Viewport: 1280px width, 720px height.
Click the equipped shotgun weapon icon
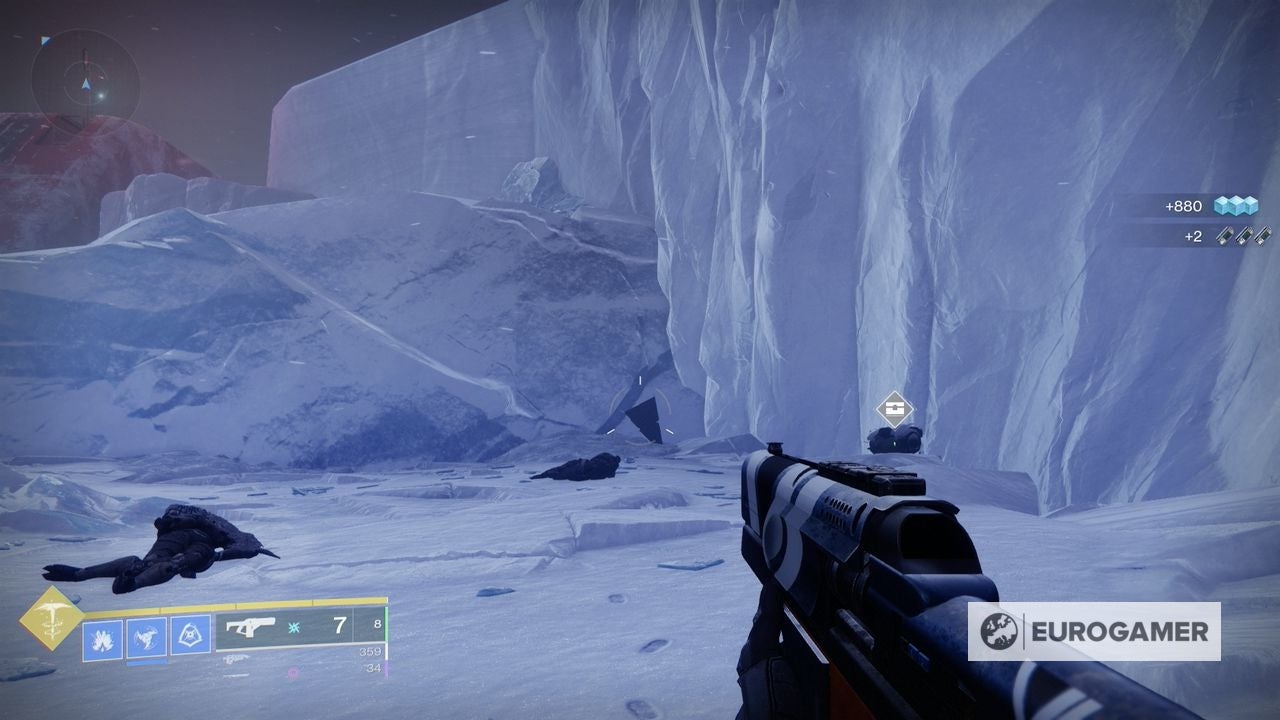point(252,627)
